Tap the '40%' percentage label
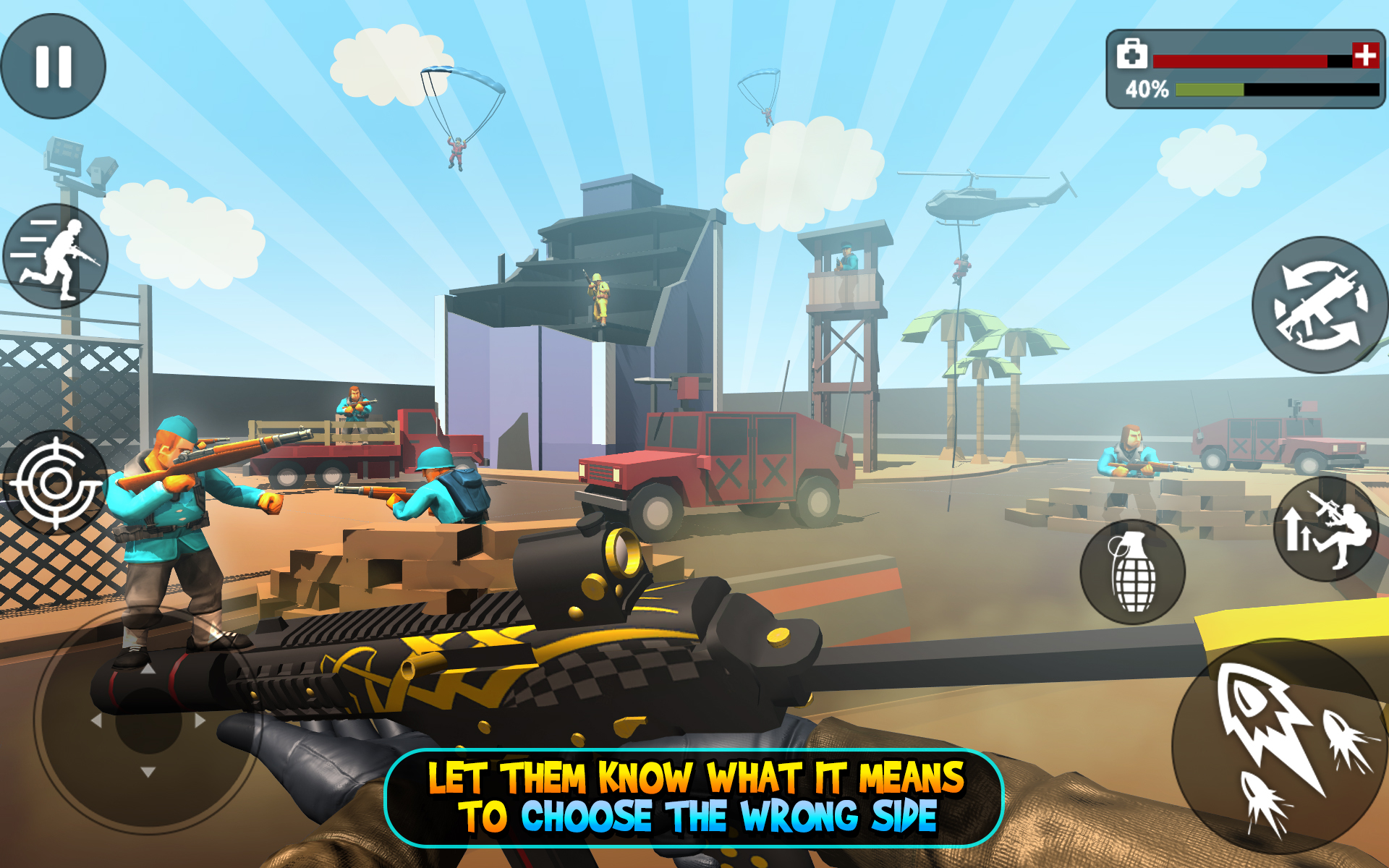This screenshot has width=1389, height=868. pyautogui.click(x=1147, y=89)
